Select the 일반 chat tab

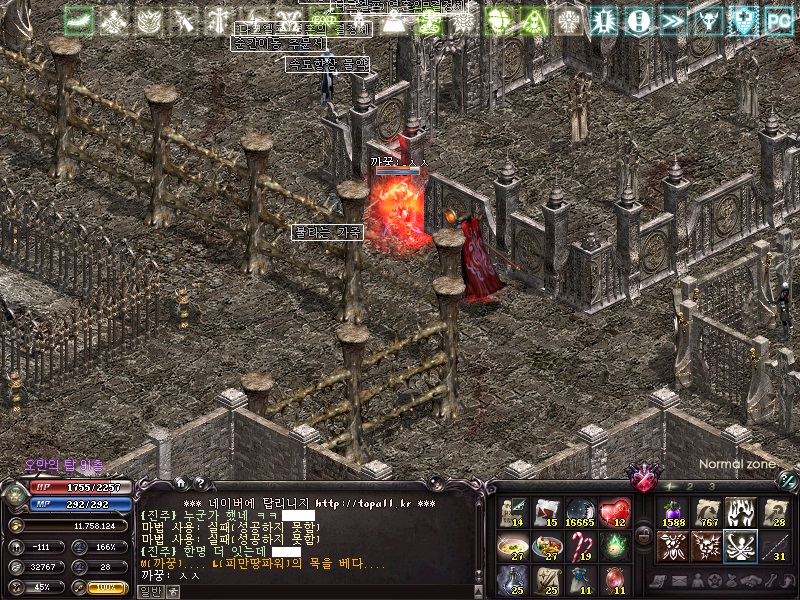pyautogui.click(x=150, y=591)
